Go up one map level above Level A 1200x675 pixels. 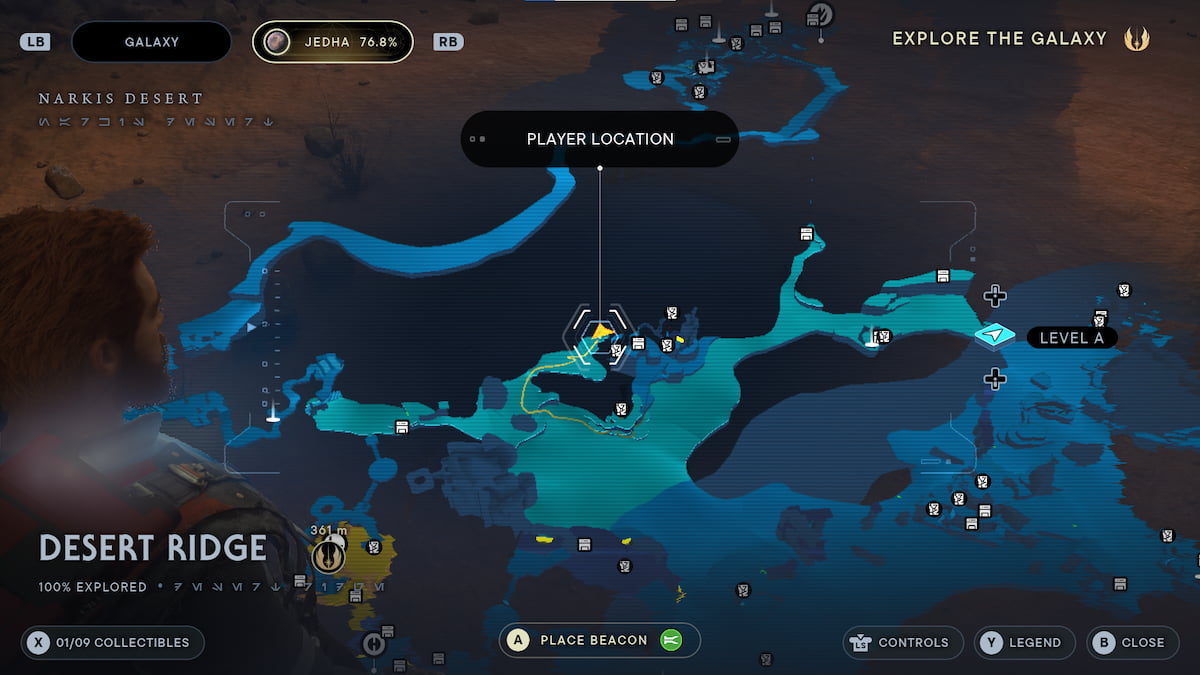(994, 295)
